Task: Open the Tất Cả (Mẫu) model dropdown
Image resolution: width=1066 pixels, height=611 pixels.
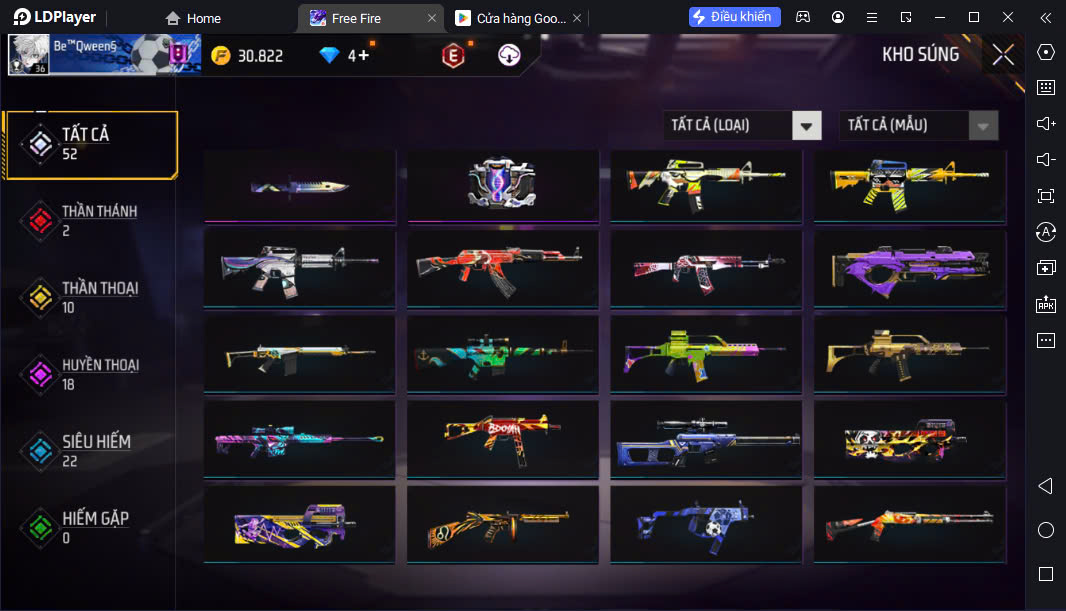Action: (x=918, y=125)
